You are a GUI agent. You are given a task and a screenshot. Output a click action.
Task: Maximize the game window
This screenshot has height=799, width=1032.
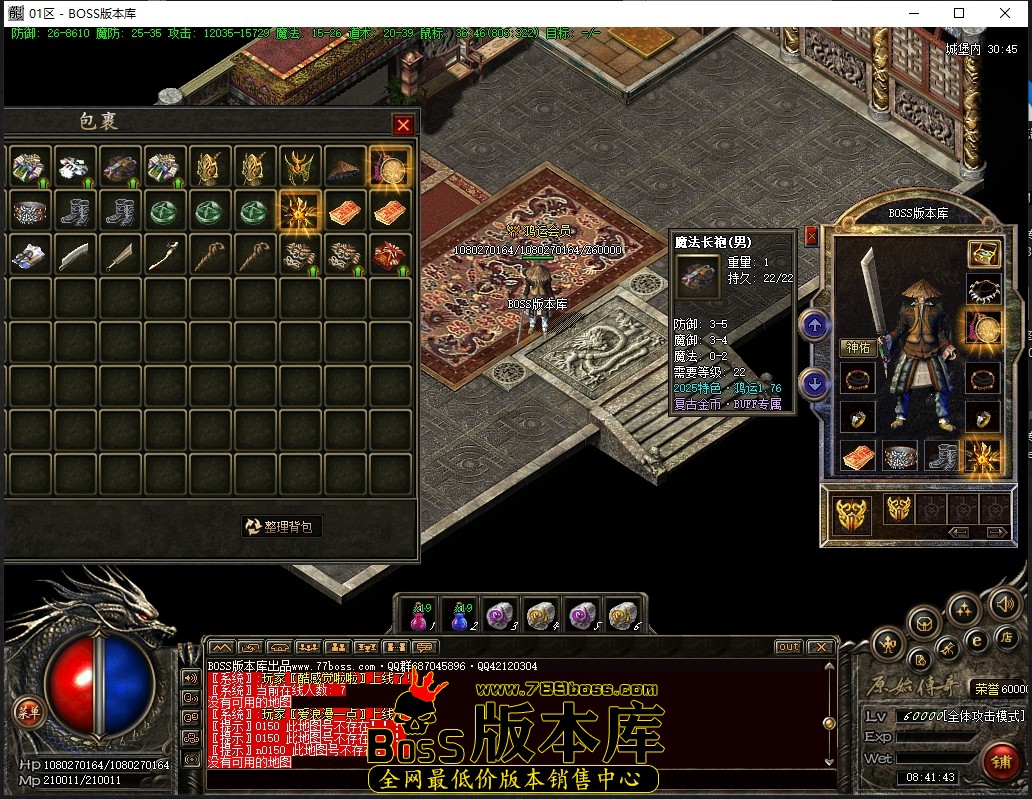point(959,13)
